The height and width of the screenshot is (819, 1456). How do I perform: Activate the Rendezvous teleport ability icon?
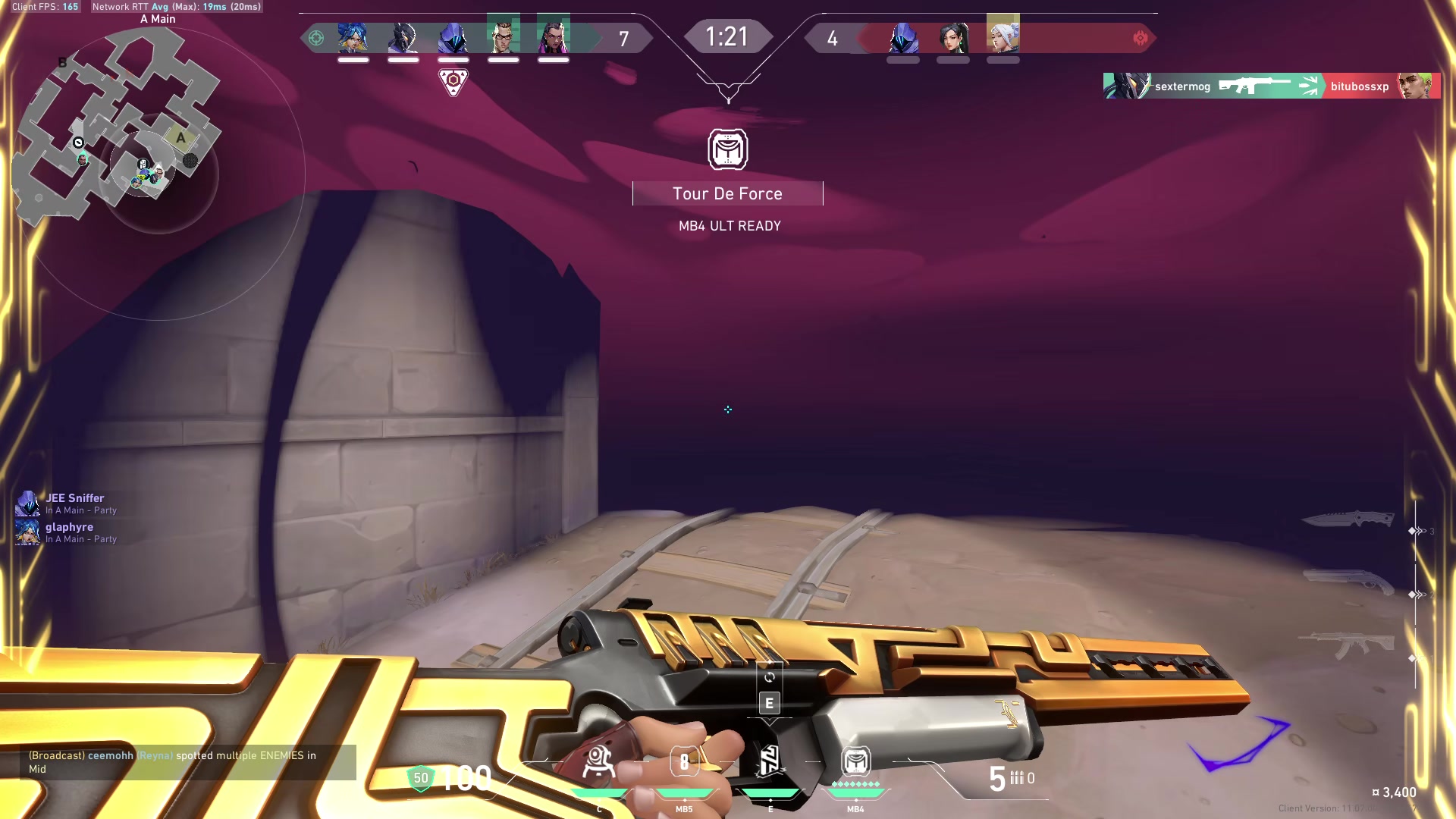[x=770, y=762]
